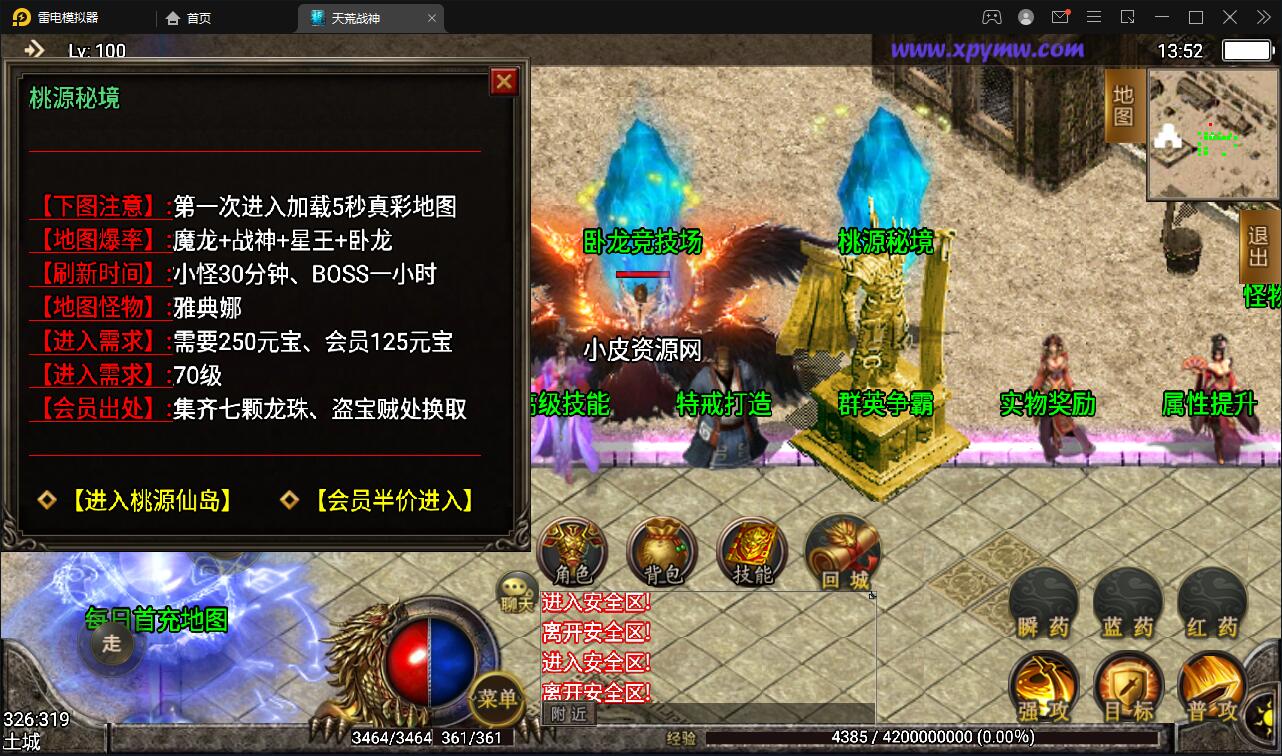Open the LDPlayer hamburger menu
Screen dimensions: 1282x756
[1094, 16]
